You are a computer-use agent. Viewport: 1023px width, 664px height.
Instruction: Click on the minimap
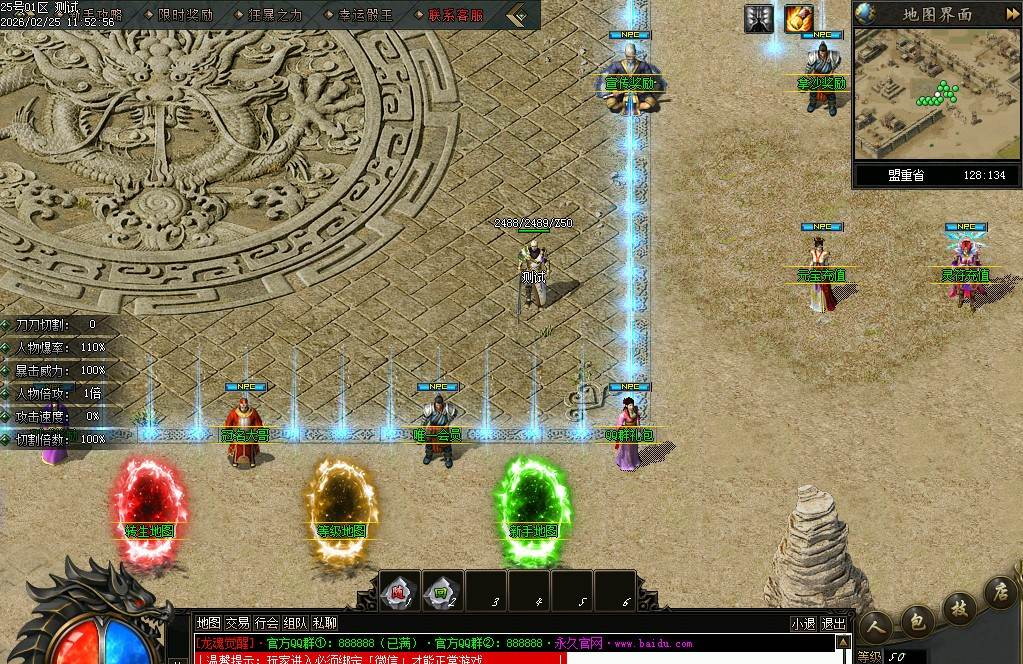[937, 93]
